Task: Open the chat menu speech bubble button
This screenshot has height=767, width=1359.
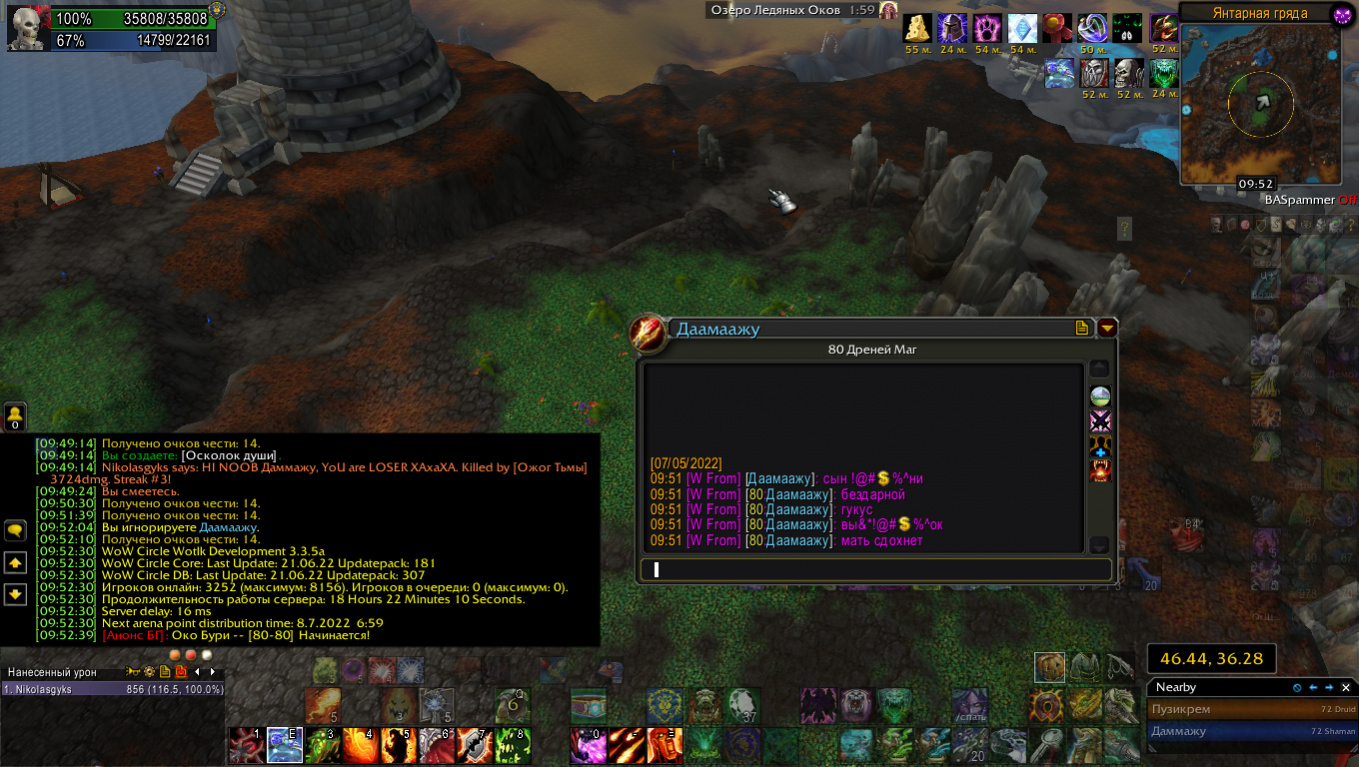Action: (x=16, y=531)
